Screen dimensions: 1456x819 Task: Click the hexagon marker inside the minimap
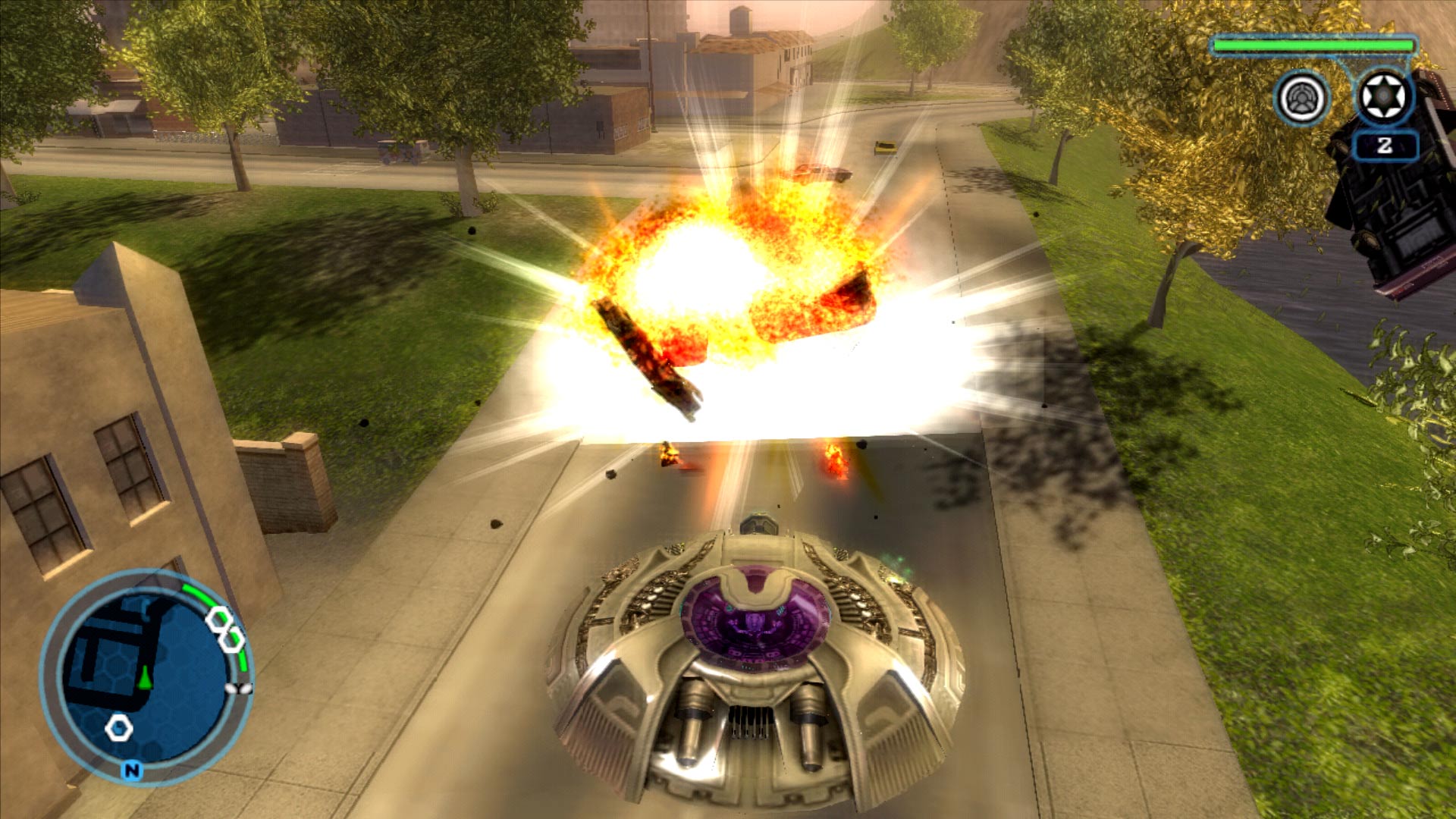[x=119, y=728]
